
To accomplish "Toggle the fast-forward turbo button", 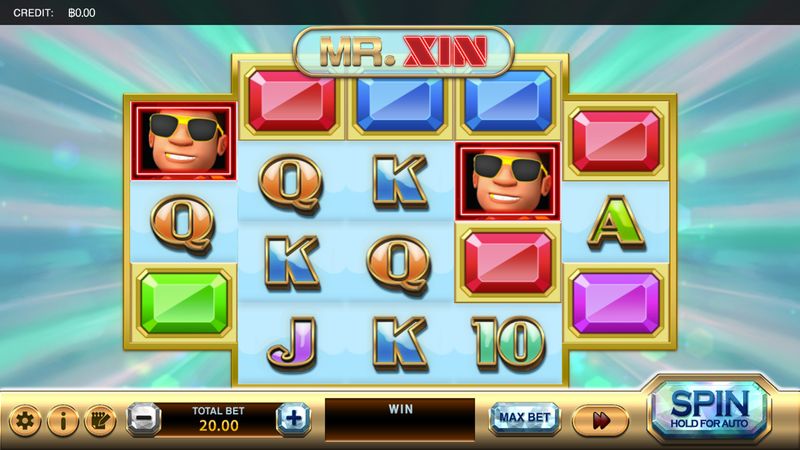I will 601,420.
